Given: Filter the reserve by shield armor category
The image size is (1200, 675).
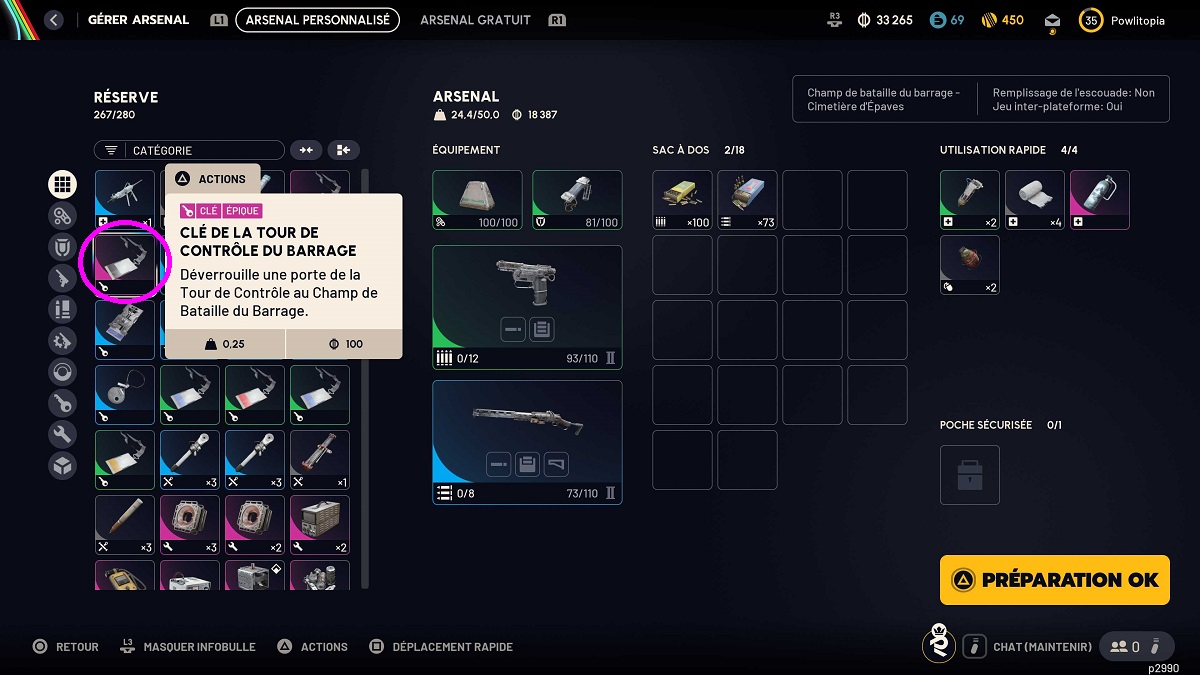Looking at the screenshot, I should [63, 246].
